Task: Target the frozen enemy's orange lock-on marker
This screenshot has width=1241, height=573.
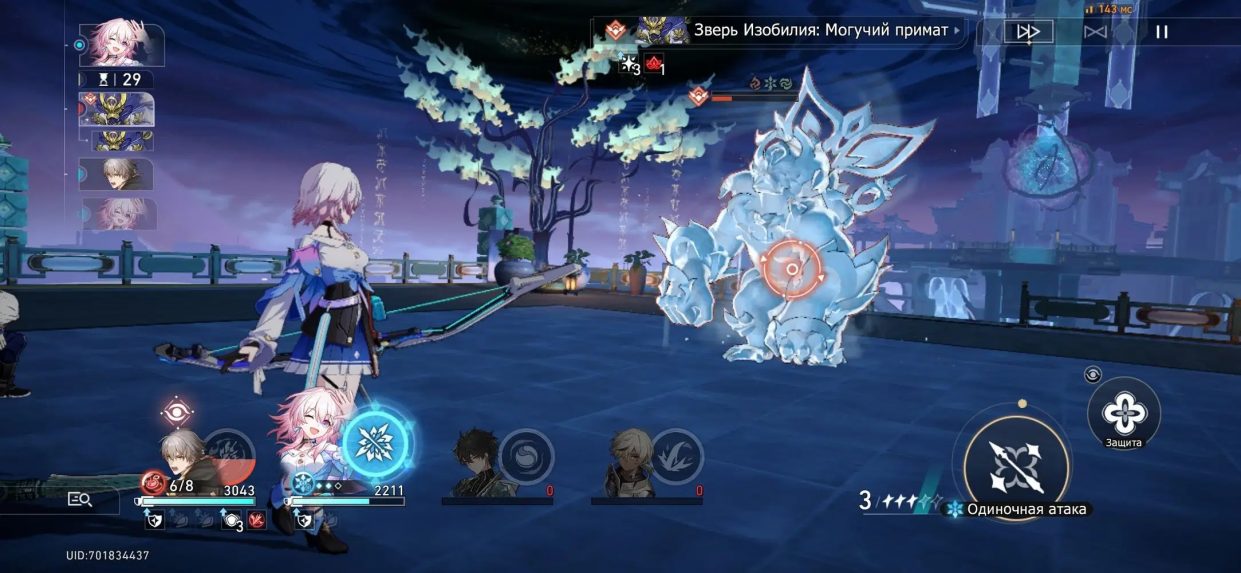Action: pos(792,269)
